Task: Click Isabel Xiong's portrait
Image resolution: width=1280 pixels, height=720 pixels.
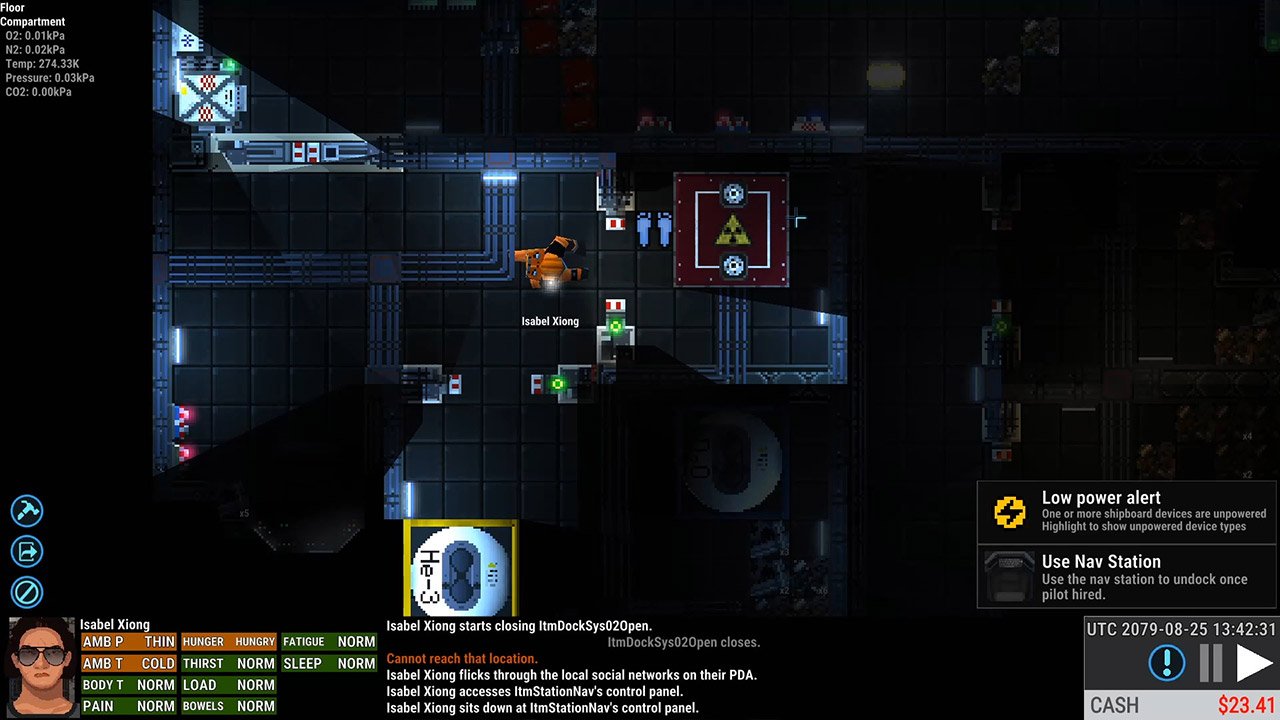Action: 41,667
